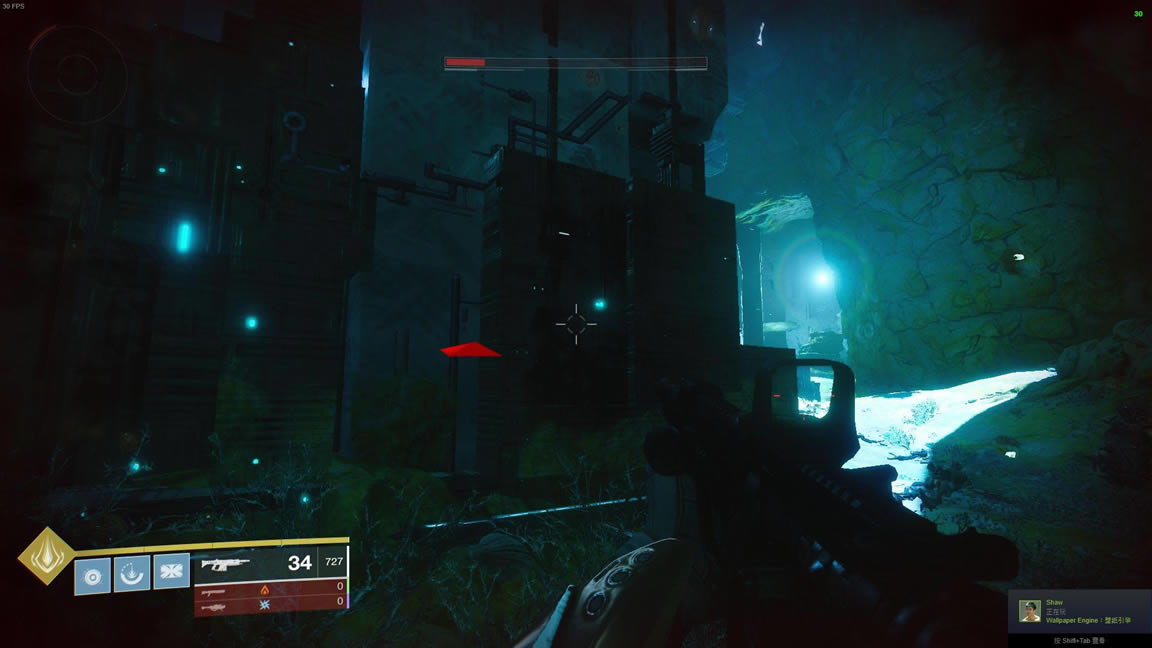Switch to the solar energy weapon row
Viewport: 1152px width, 648px height.
[268, 589]
